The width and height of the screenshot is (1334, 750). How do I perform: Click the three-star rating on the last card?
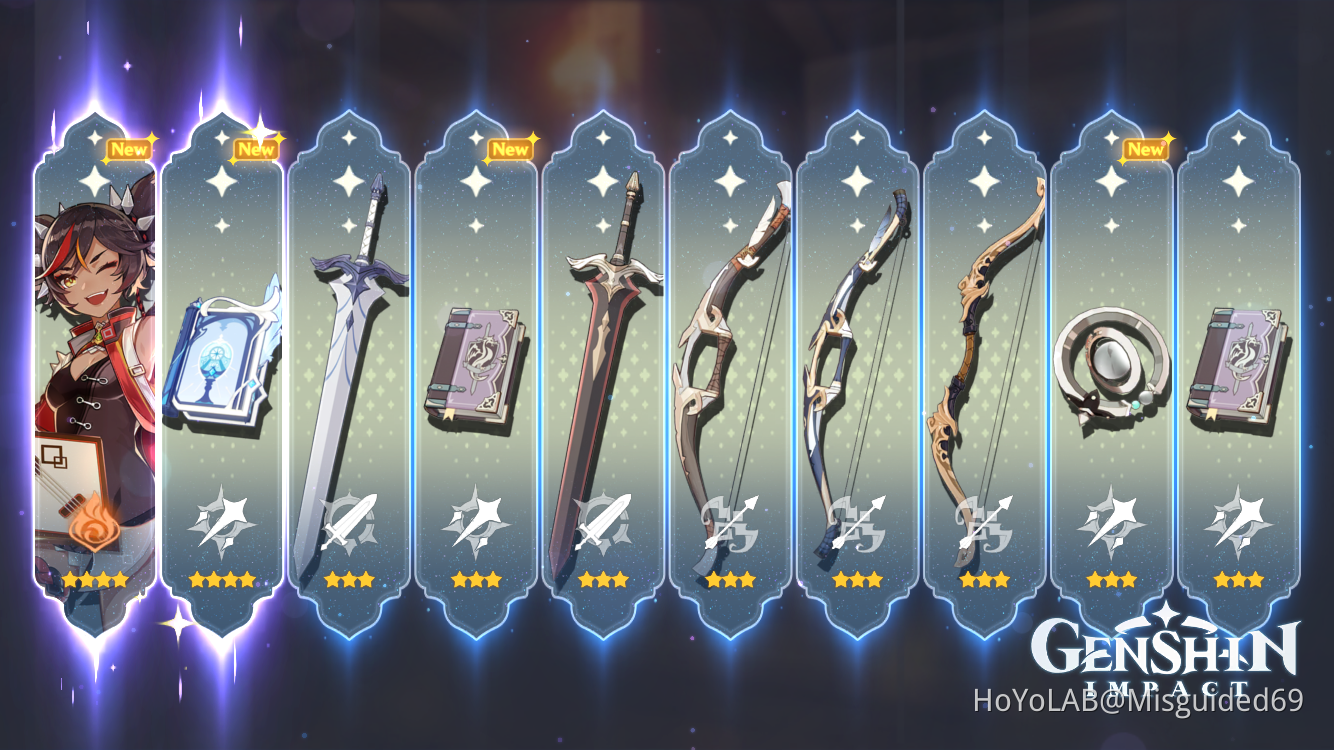[x=1240, y=578]
